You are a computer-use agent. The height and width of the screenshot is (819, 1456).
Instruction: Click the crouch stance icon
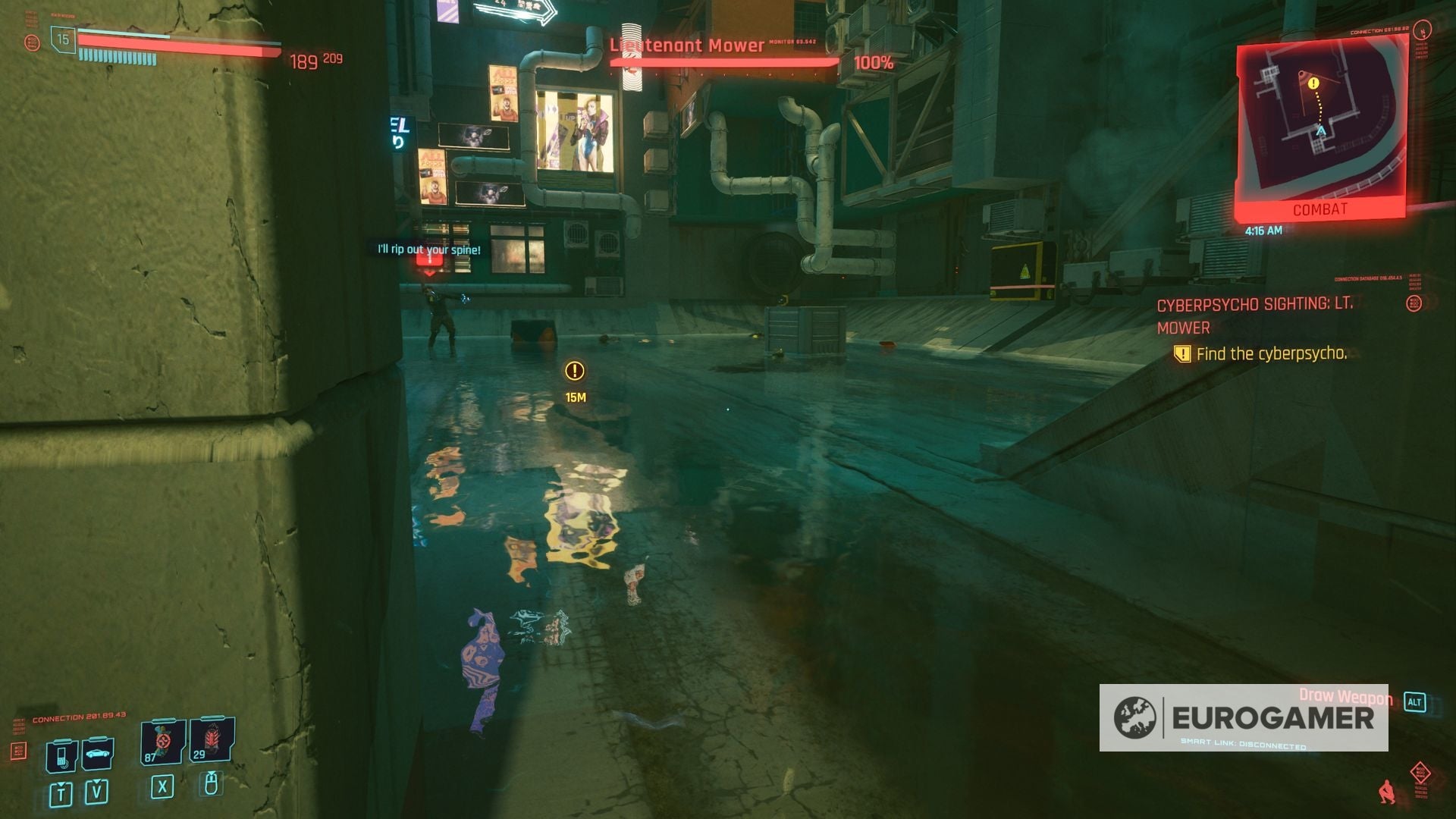[1386, 792]
